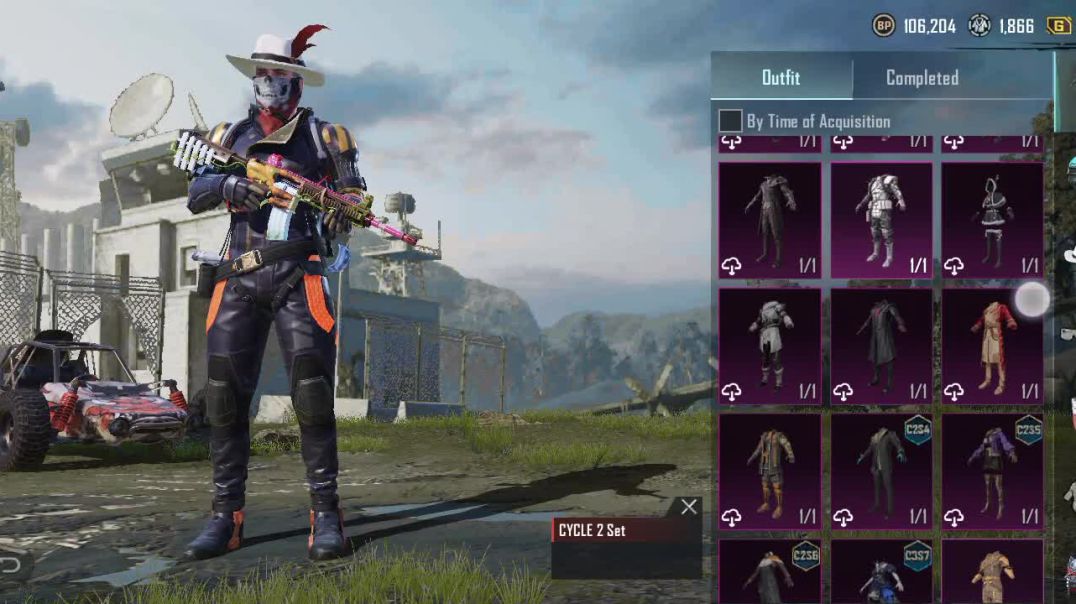Viewport: 1076px width, 604px height.
Task: Choose the white tunic with dark pants outfit
Action: click(x=770, y=346)
